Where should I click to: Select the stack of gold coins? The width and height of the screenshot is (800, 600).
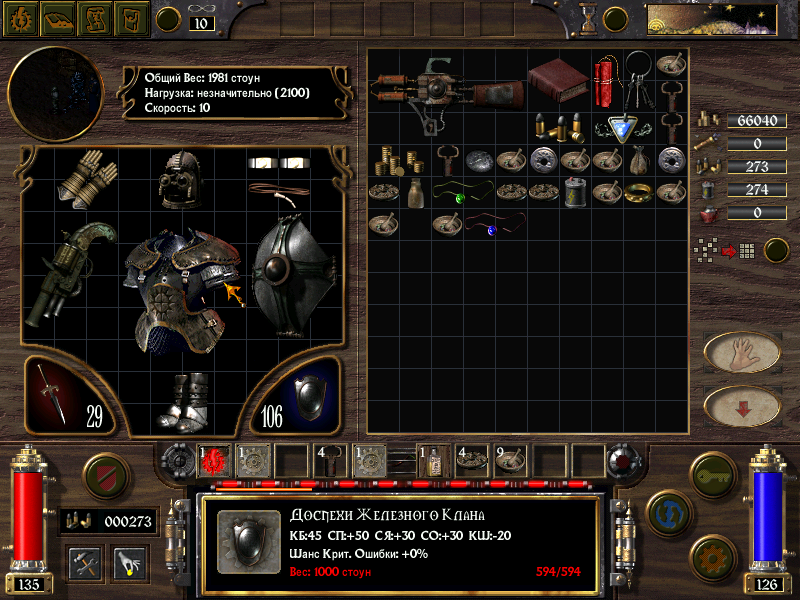pos(399,160)
